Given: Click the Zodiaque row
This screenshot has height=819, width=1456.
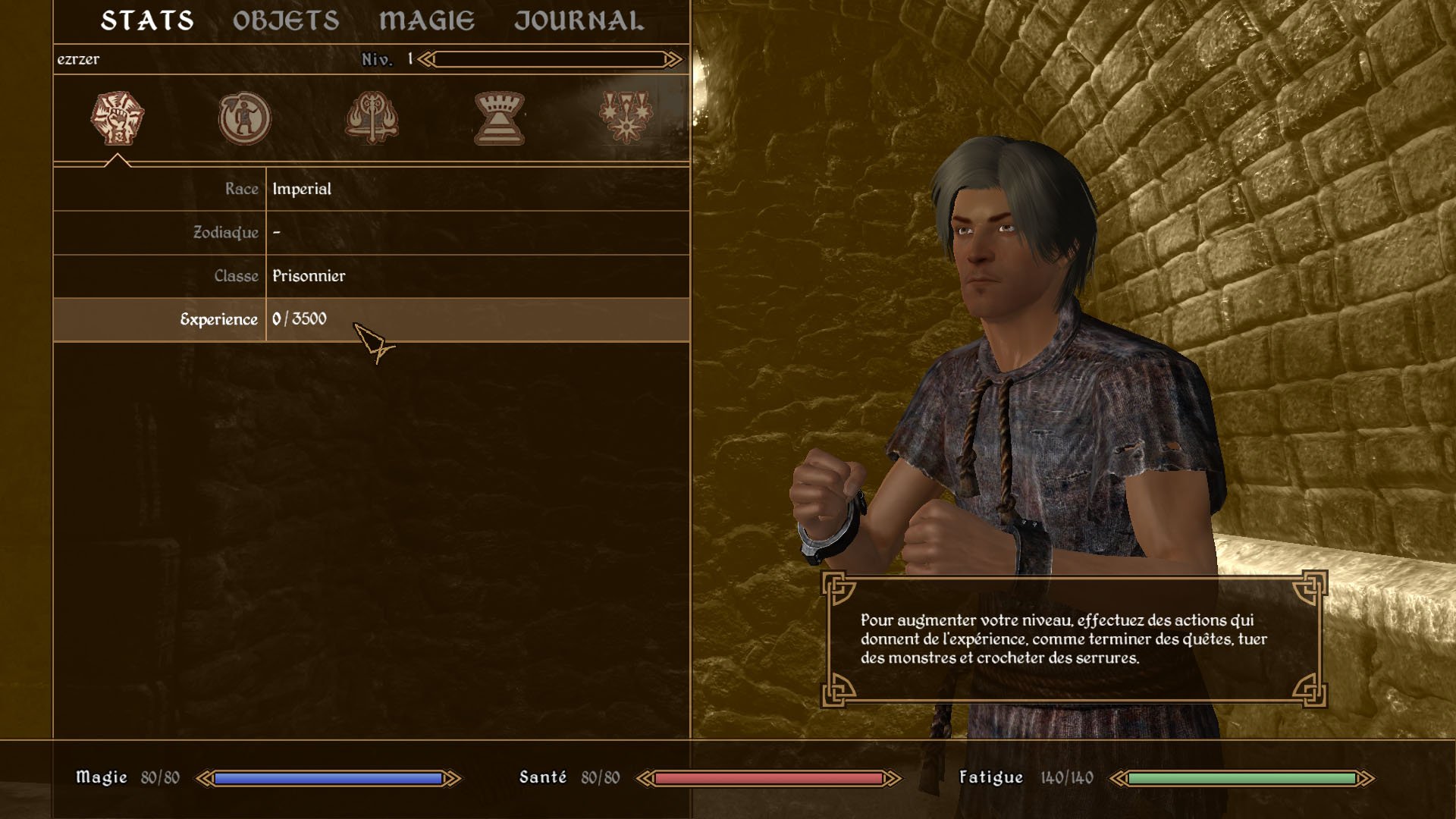Looking at the screenshot, I should click(371, 232).
